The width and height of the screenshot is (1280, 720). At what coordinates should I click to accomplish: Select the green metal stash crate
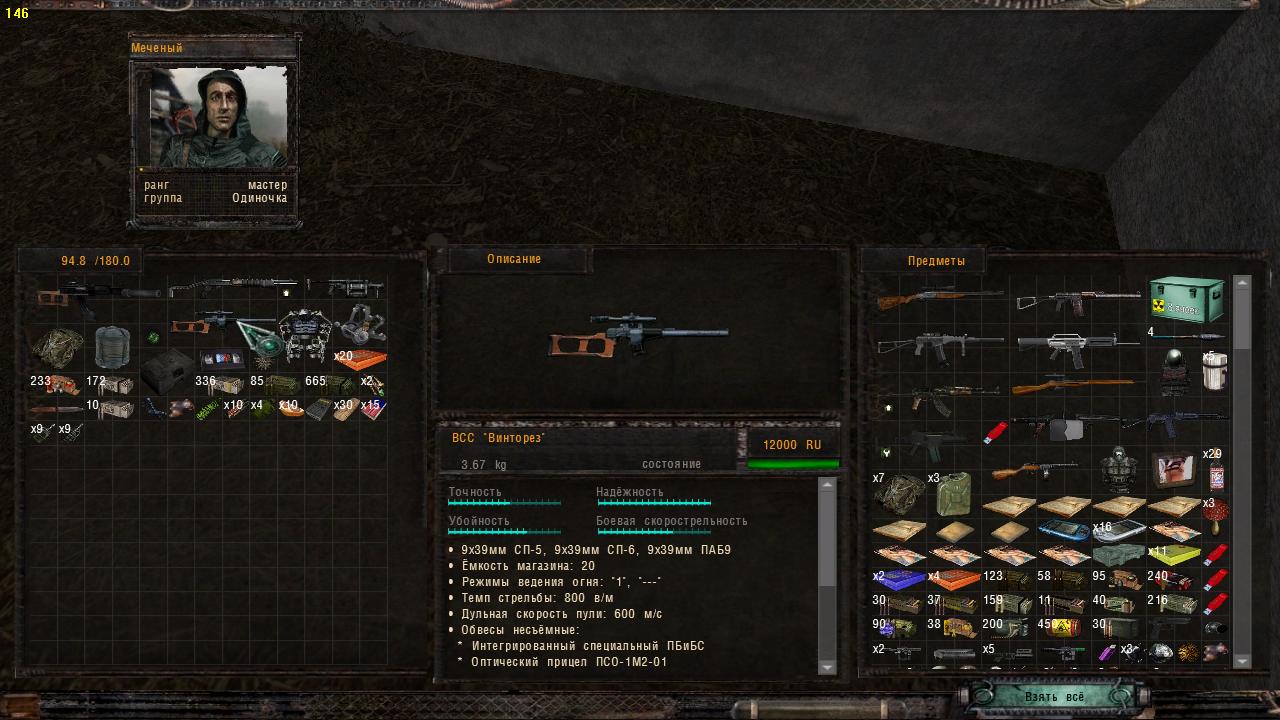(1186, 298)
